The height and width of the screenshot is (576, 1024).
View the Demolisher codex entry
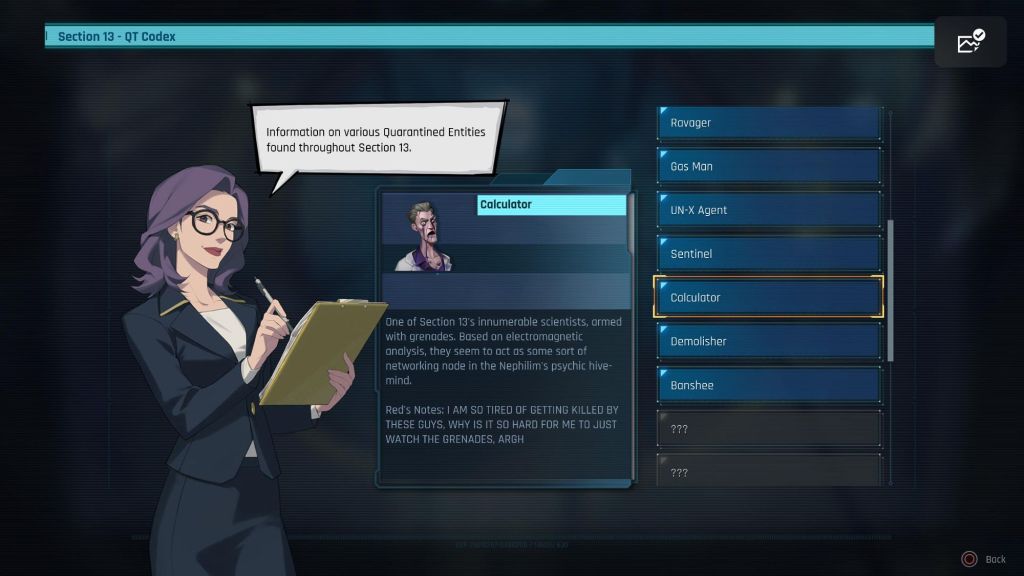[x=768, y=341]
